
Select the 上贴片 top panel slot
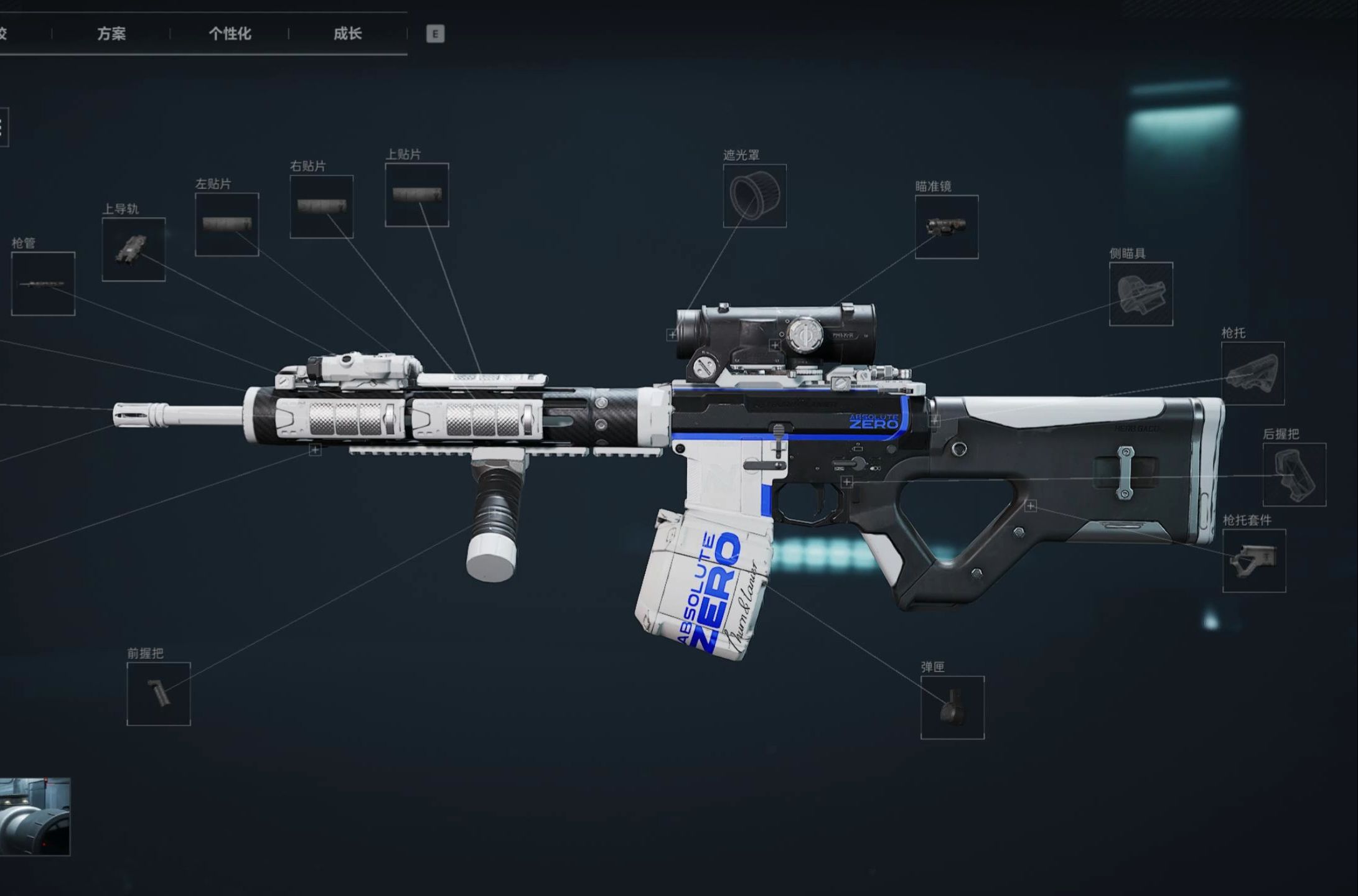416,195
